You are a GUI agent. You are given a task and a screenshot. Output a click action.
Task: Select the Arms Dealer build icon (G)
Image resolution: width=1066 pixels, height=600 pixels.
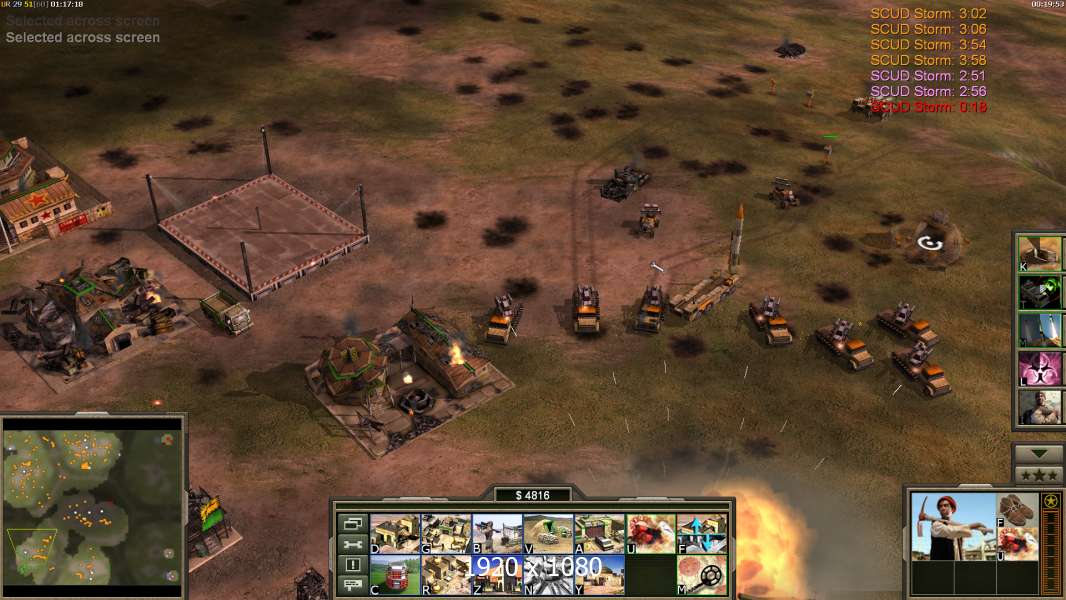(x=446, y=534)
